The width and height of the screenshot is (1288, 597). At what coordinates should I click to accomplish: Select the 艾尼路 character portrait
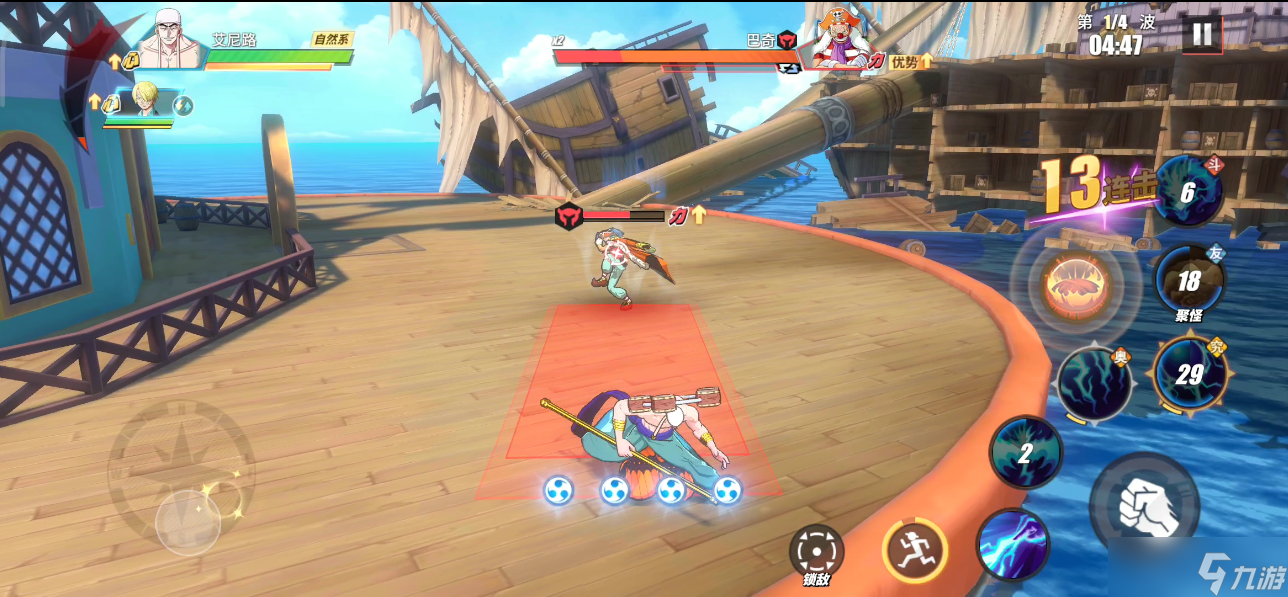[171, 42]
